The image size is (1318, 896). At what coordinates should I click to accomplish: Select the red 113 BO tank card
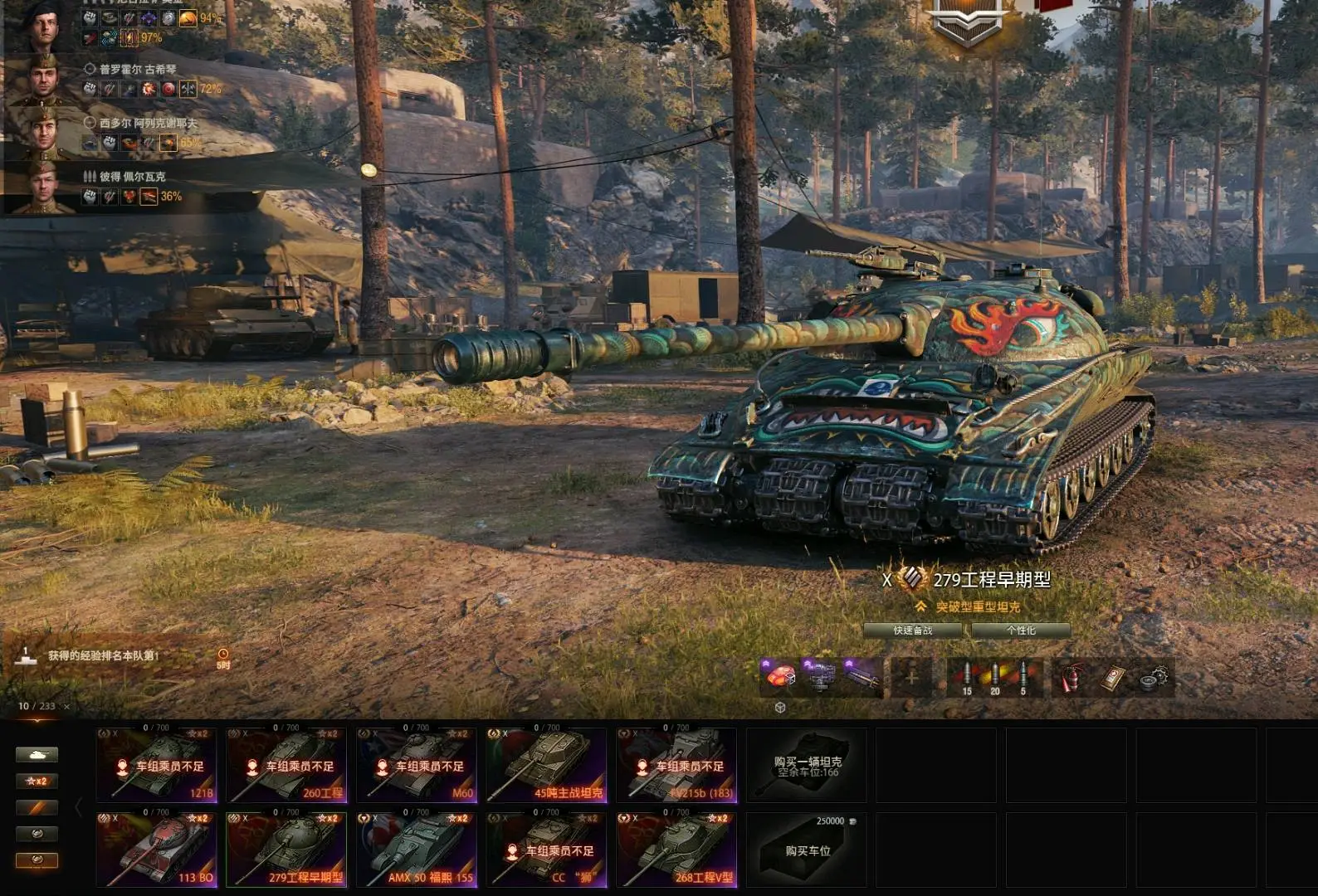pos(157,850)
